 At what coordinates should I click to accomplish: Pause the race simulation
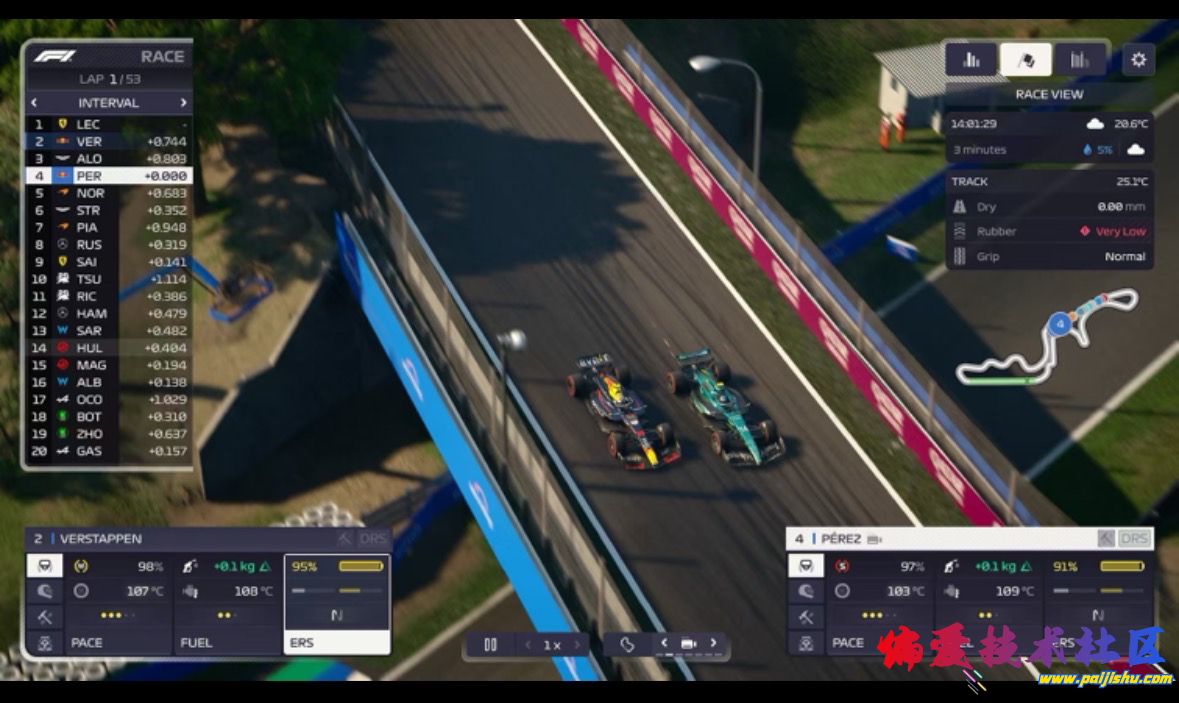490,645
